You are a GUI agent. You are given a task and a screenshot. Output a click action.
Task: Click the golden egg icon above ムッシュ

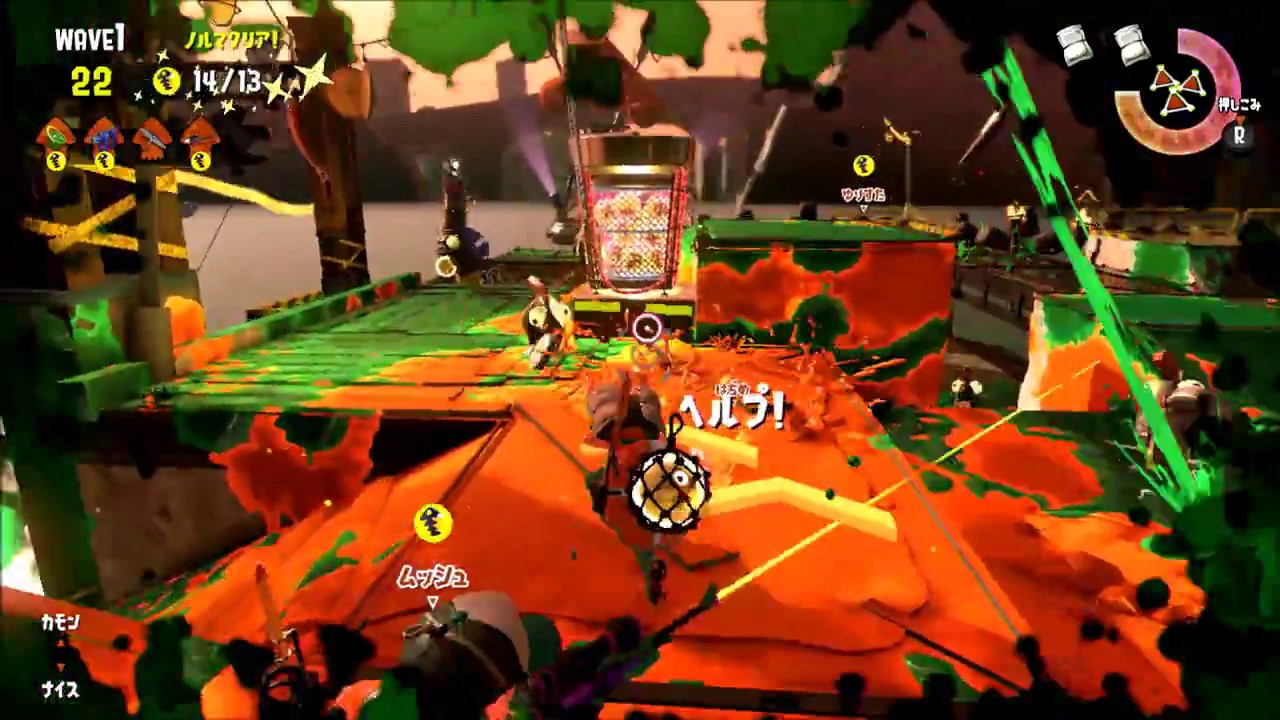click(436, 522)
